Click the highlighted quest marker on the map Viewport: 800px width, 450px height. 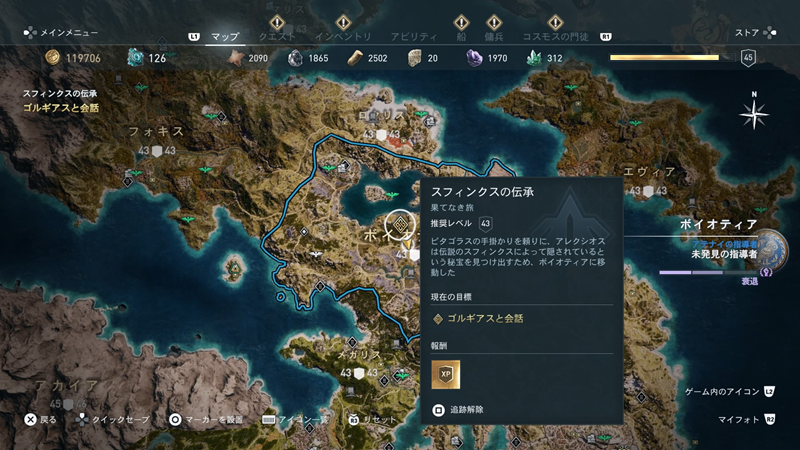click(399, 225)
